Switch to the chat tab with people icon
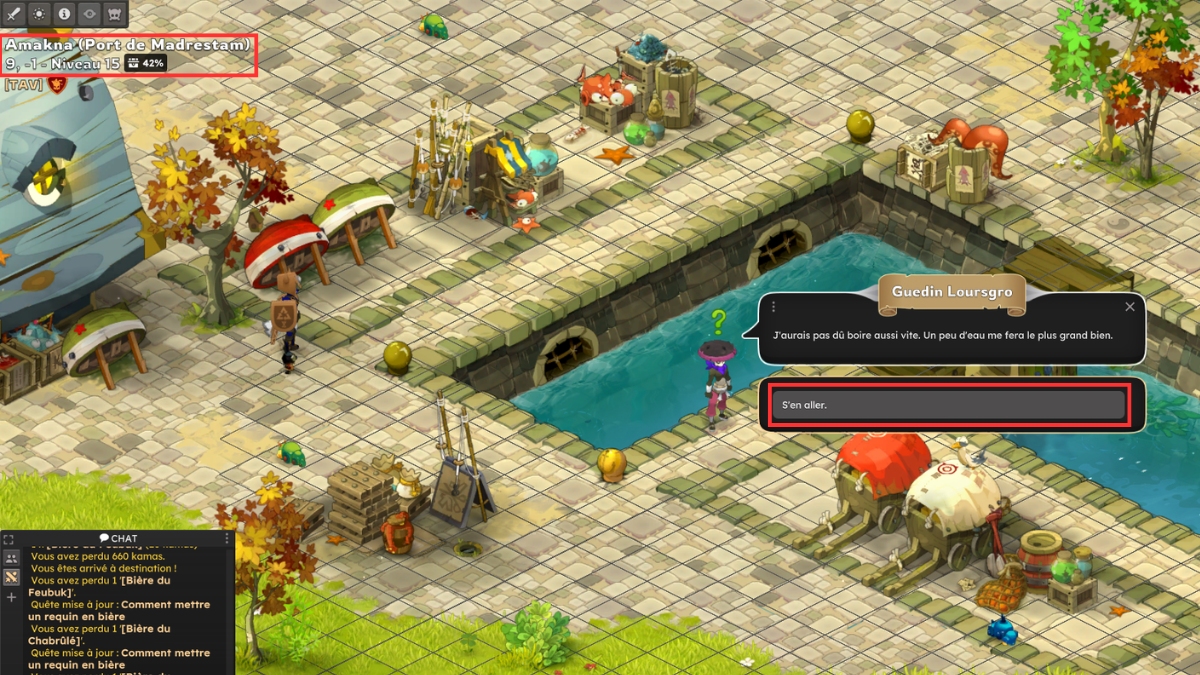The width and height of the screenshot is (1200, 675). coord(11,558)
